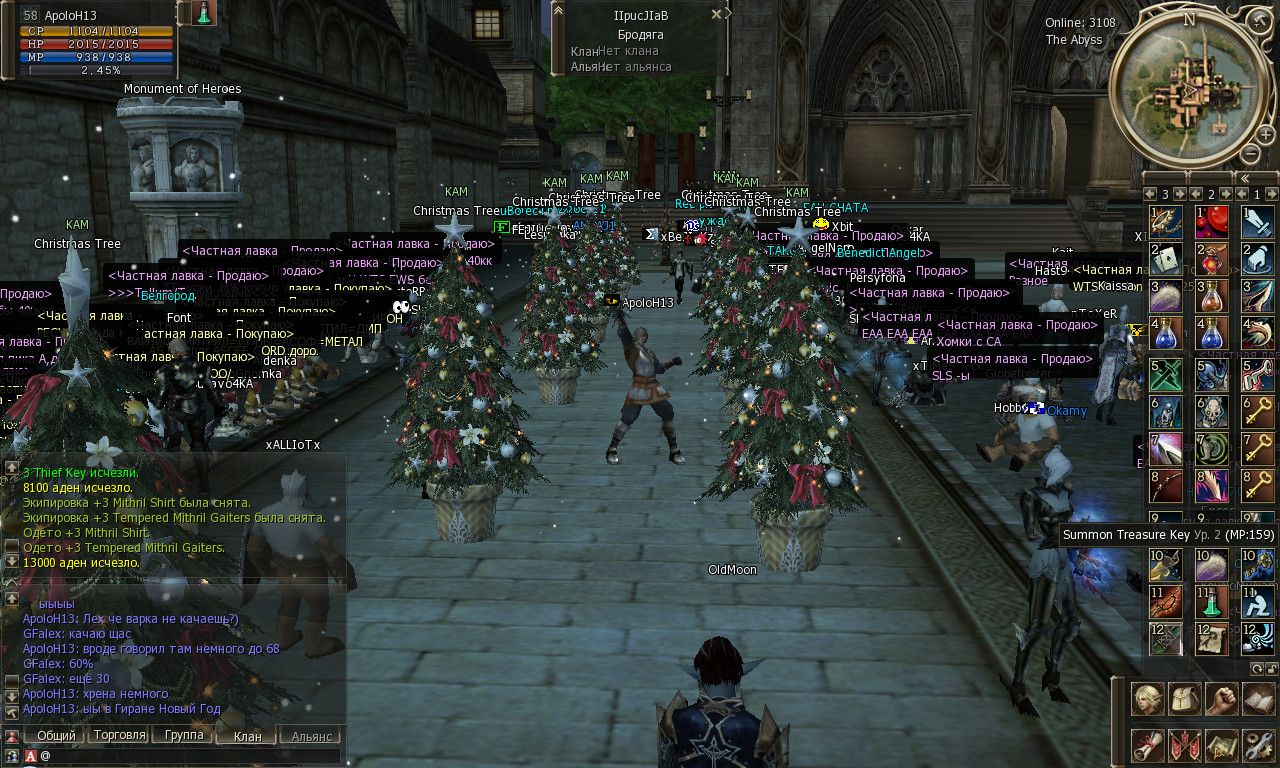Switch to the Общий chat tab

coord(57,736)
